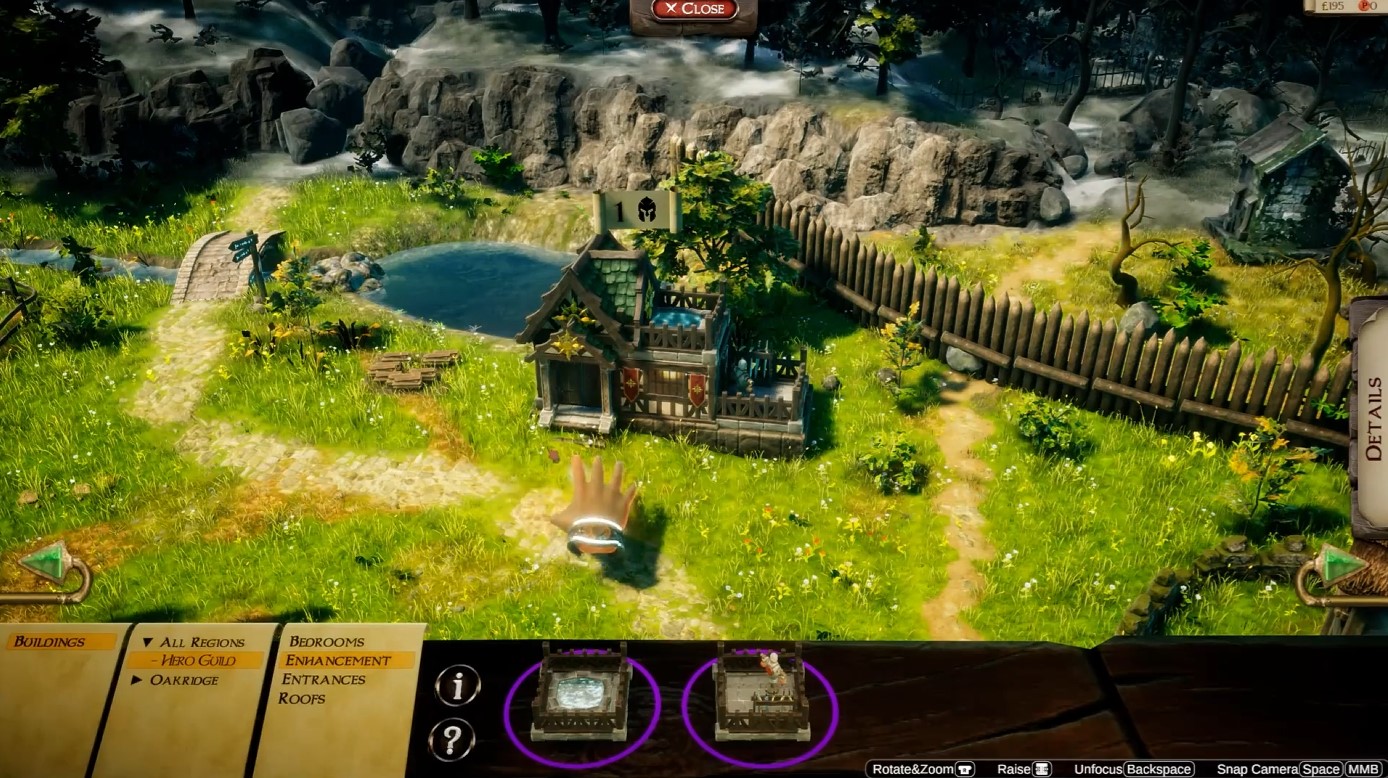Open the Details side panel
Screen dimensions: 1388x778
pyautogui.click(x=1372, y=418)
